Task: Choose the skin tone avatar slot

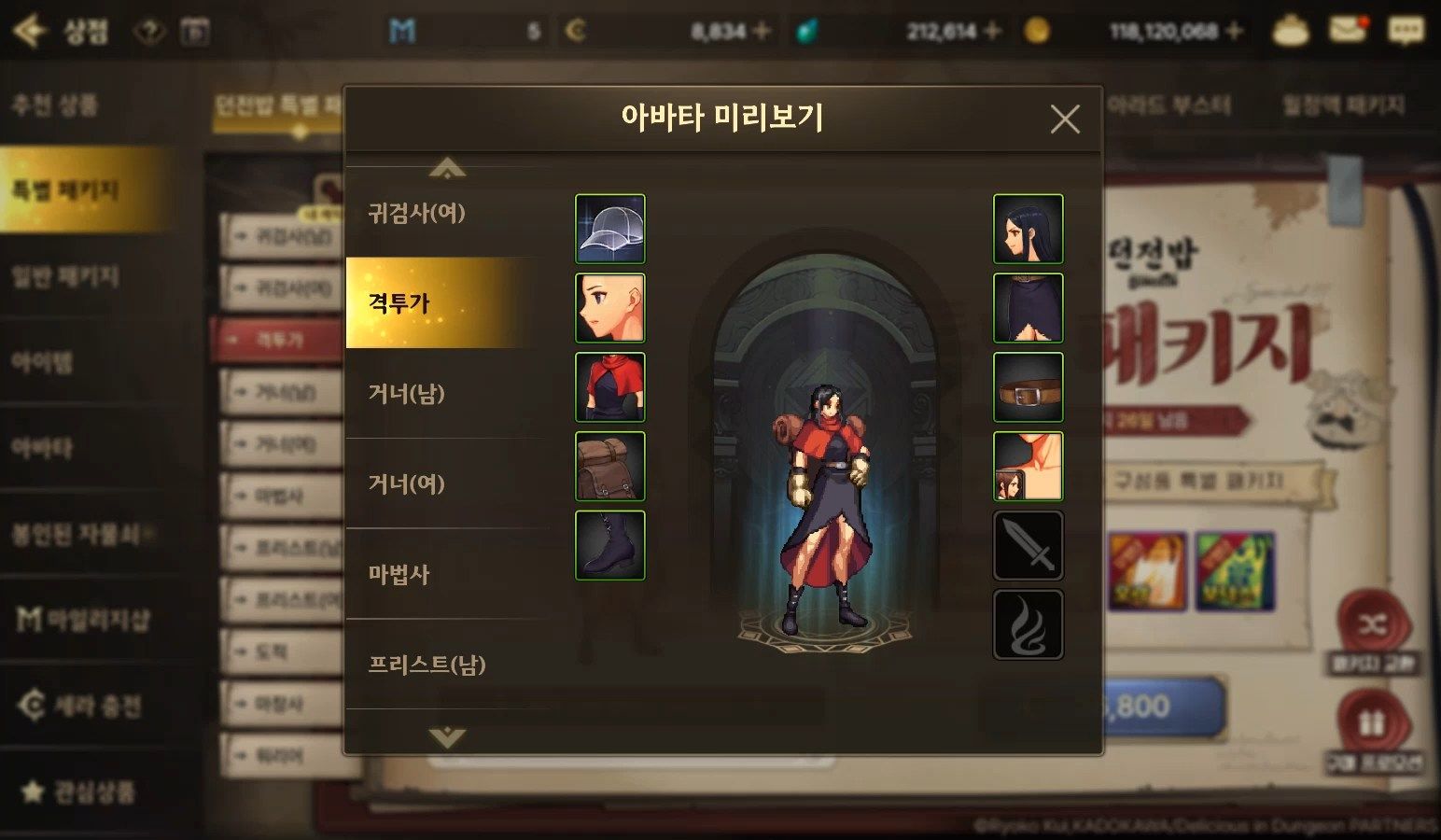Action: tap(1028, 466)
